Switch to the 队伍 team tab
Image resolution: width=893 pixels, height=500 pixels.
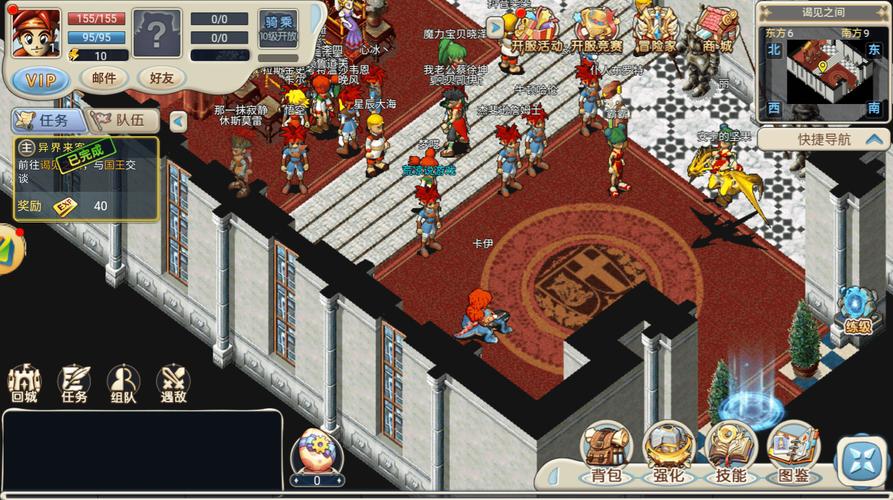coord(122,120)
